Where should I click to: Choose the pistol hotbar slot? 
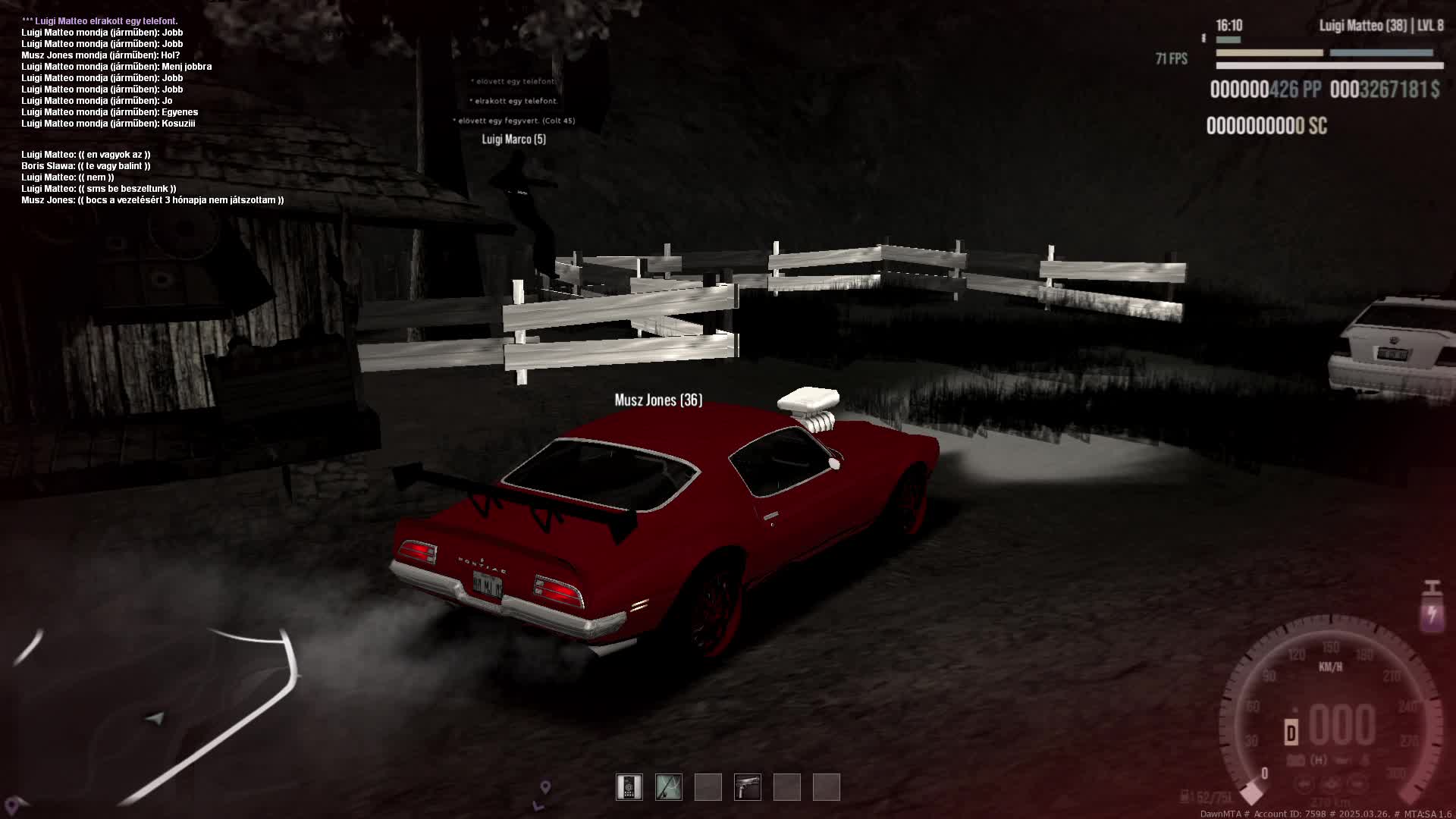[748, 787]
